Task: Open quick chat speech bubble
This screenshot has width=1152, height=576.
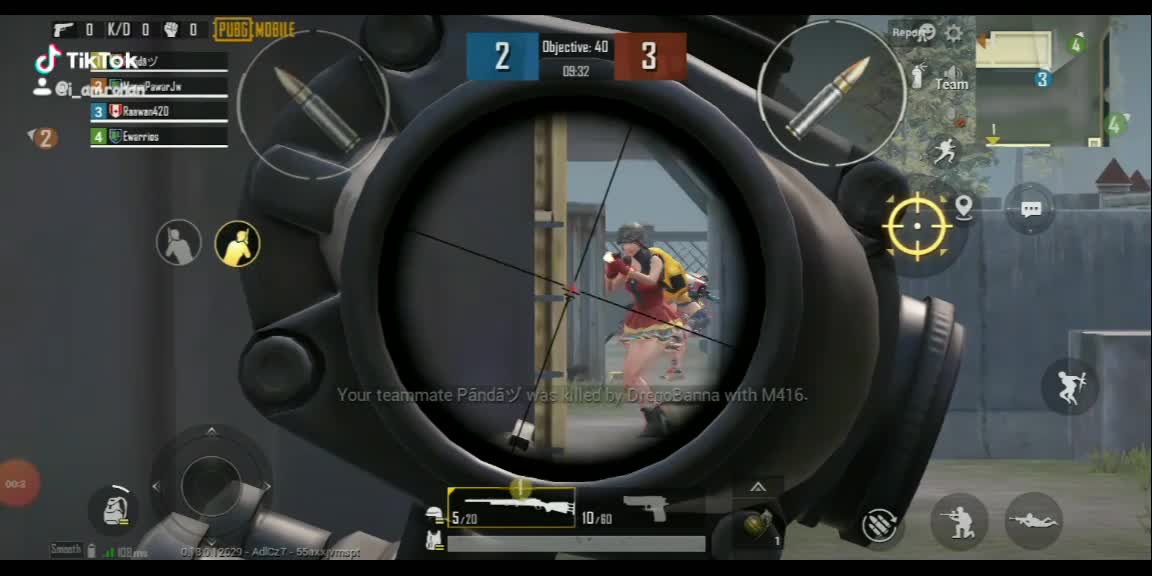Action: [1031, 209]
